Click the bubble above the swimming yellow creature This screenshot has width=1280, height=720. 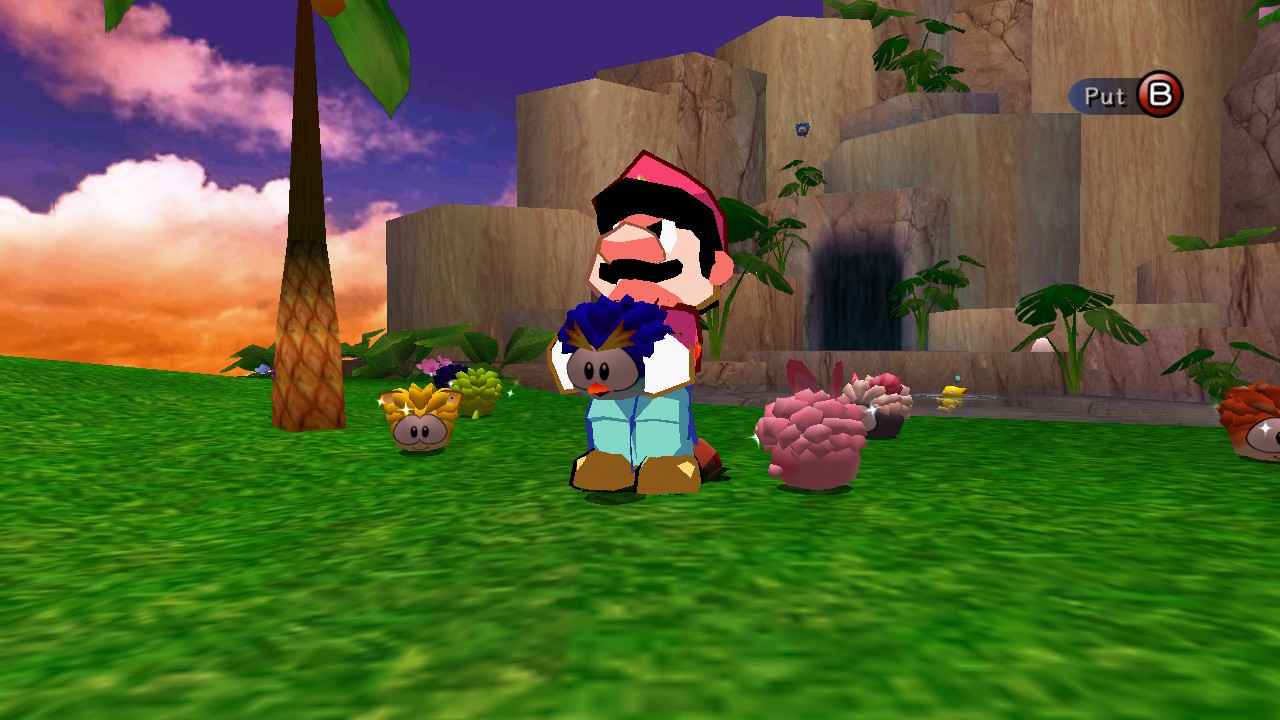click(957, 378)
